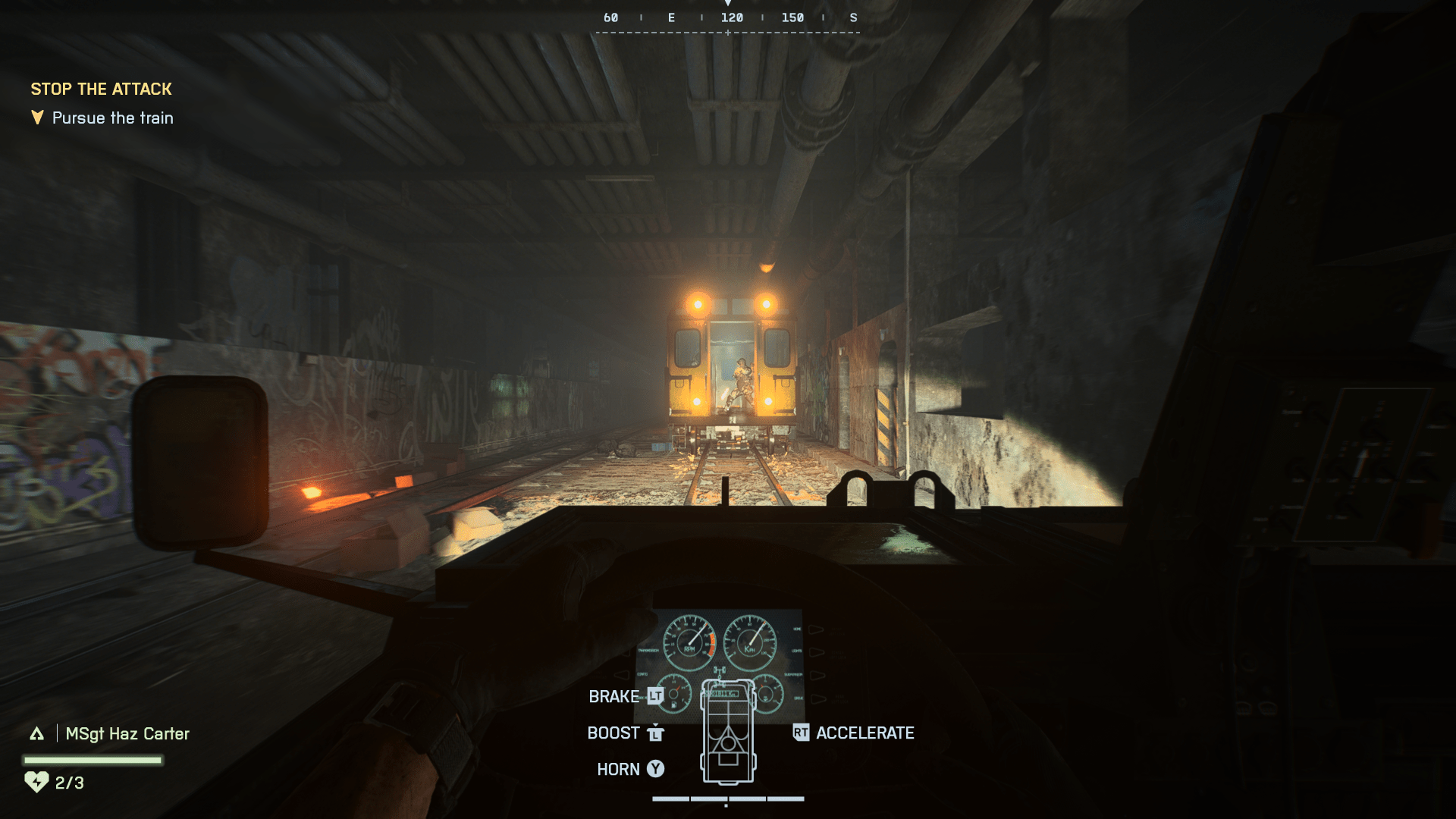Select the vehicle seat diagram icon

click(x=728, y=733)
